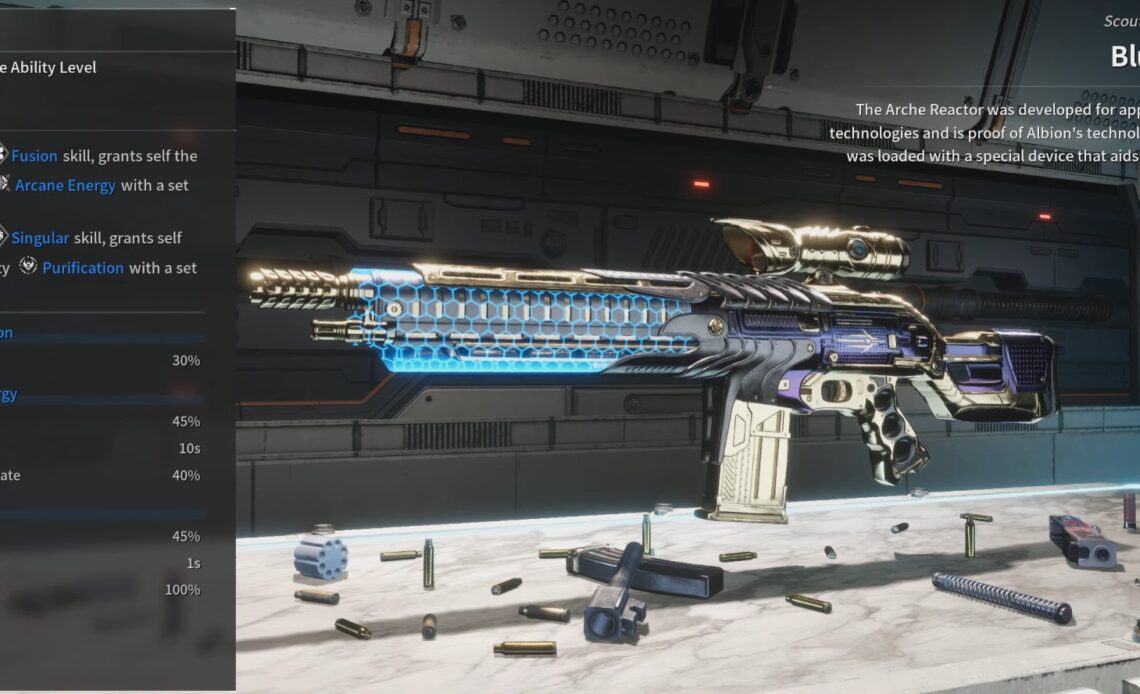1140x694 pixels.
Task: Select the blue Singular skill keyword
Action: [x=40, y=238]
